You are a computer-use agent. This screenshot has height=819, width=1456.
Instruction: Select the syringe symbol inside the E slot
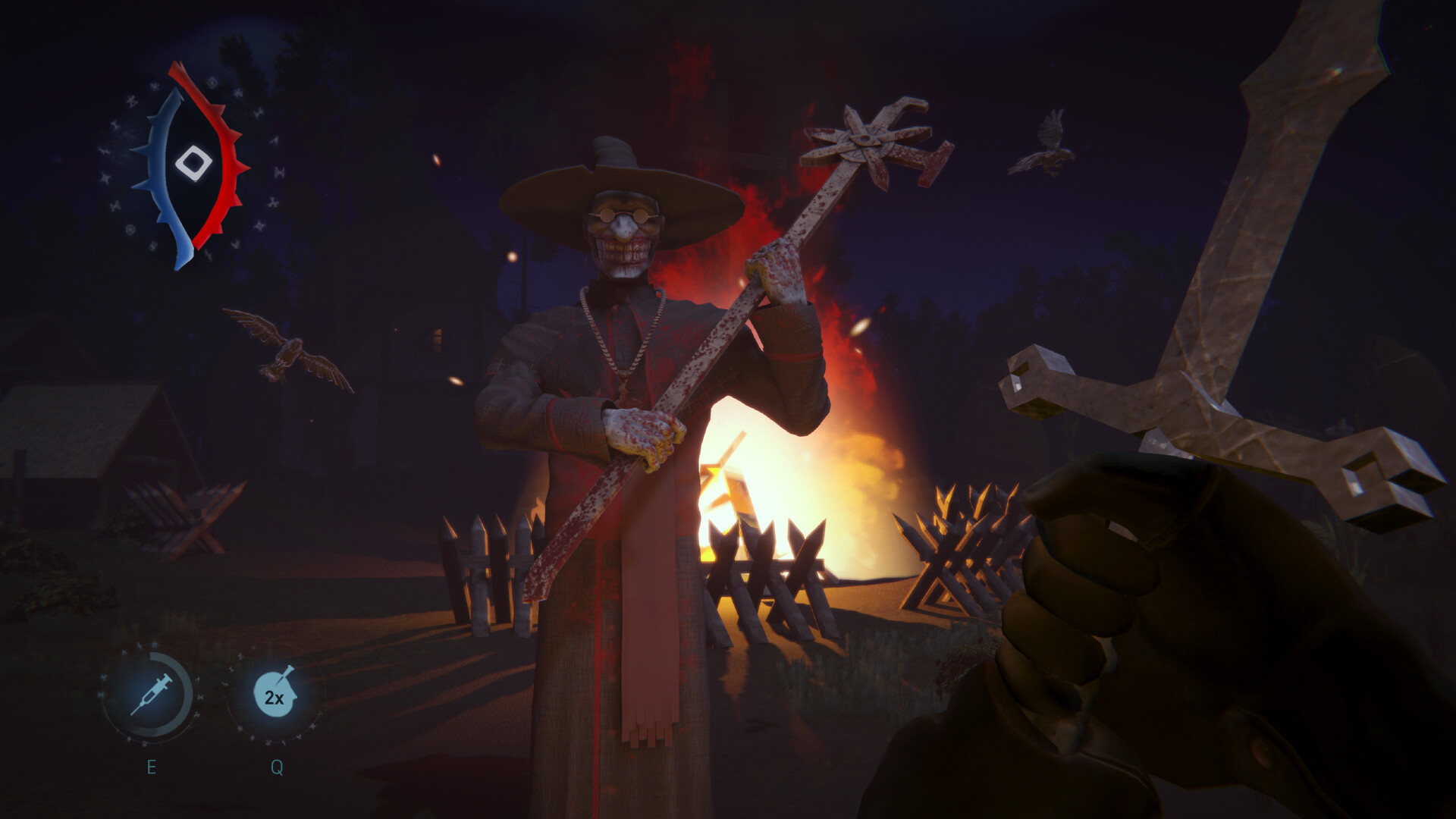(x=152, y=693)
